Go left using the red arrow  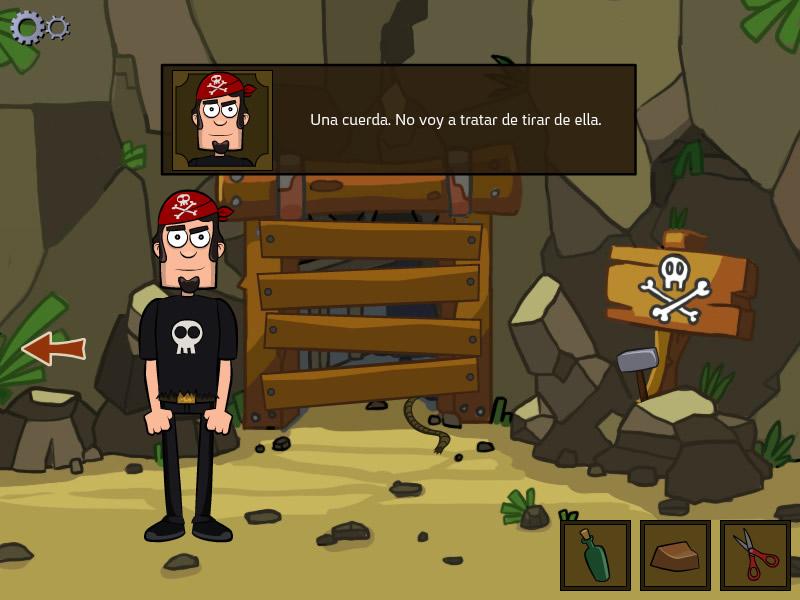coord(53,348)
